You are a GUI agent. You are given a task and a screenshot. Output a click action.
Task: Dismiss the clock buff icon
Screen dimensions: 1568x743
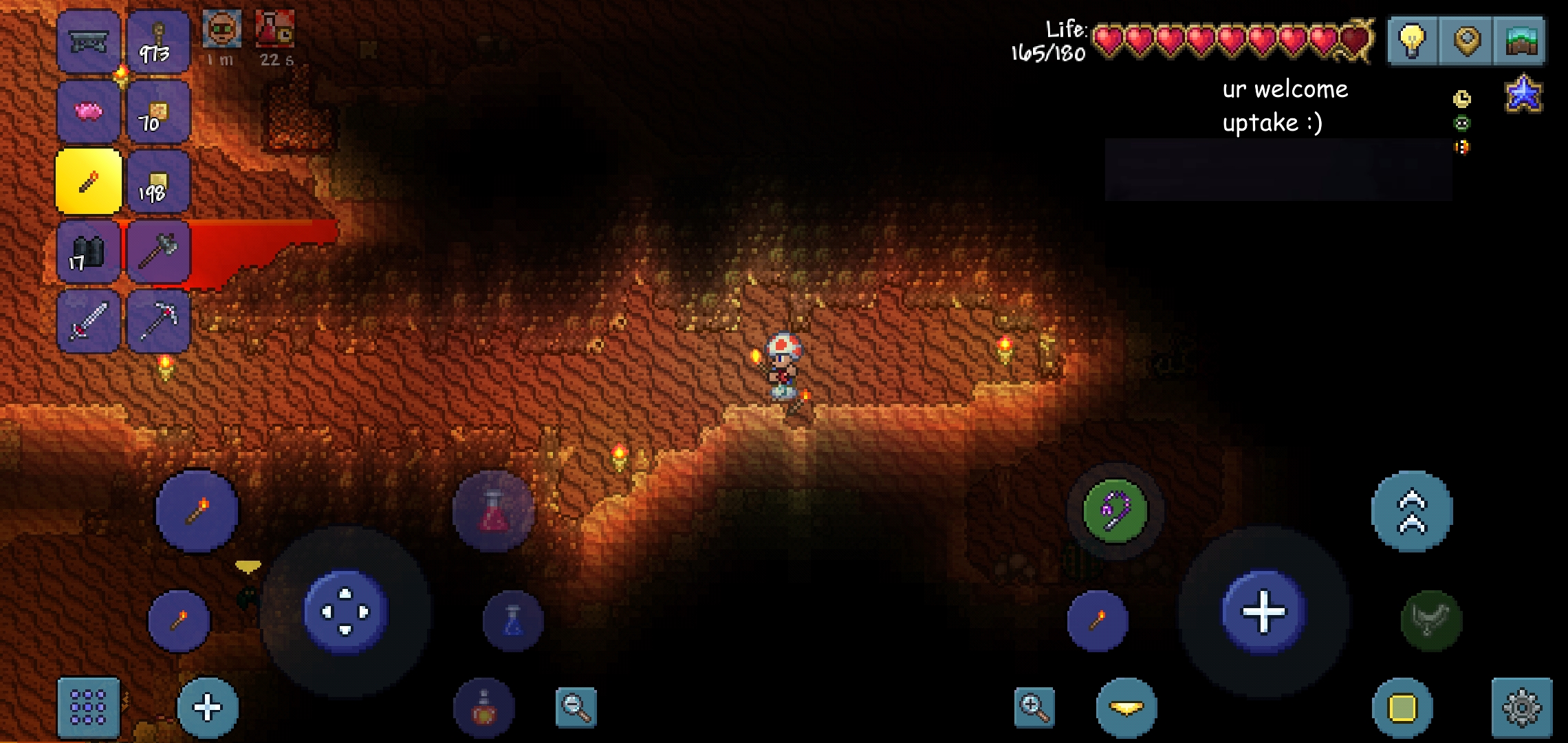1462,98
